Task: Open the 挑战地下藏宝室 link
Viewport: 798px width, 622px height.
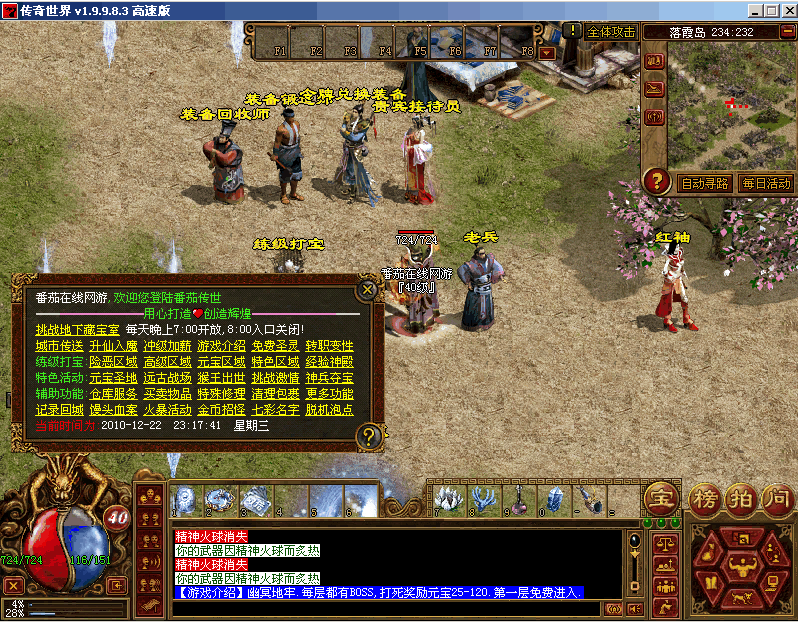Action: (x=77, y=329)
